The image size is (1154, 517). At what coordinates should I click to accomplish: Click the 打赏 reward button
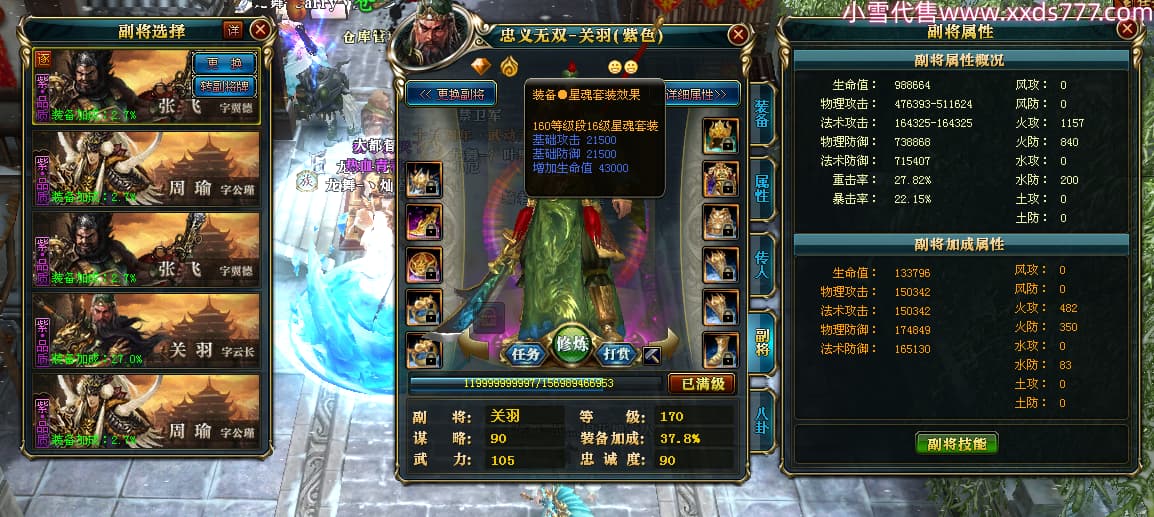pos(619,353)
